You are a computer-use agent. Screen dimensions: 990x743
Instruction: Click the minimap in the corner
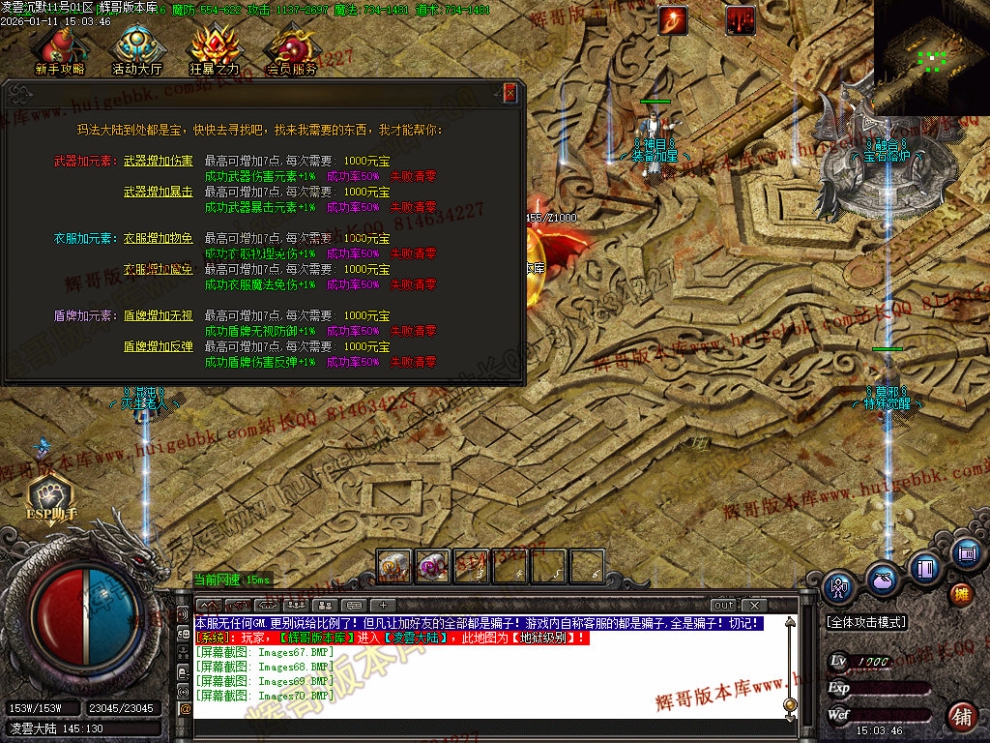click(932, 57)
